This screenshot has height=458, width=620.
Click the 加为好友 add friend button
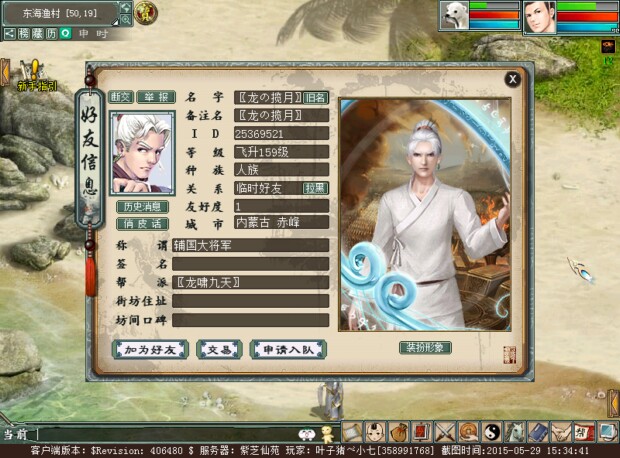151,349
